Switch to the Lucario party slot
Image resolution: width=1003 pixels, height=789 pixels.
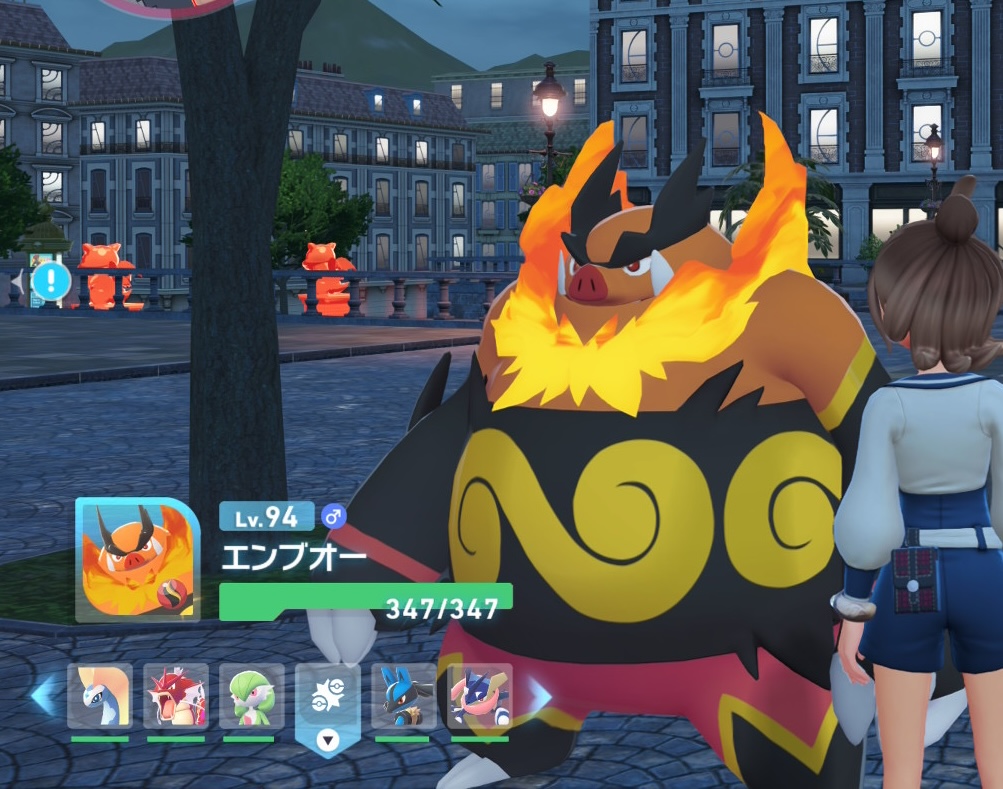(404, 696)
